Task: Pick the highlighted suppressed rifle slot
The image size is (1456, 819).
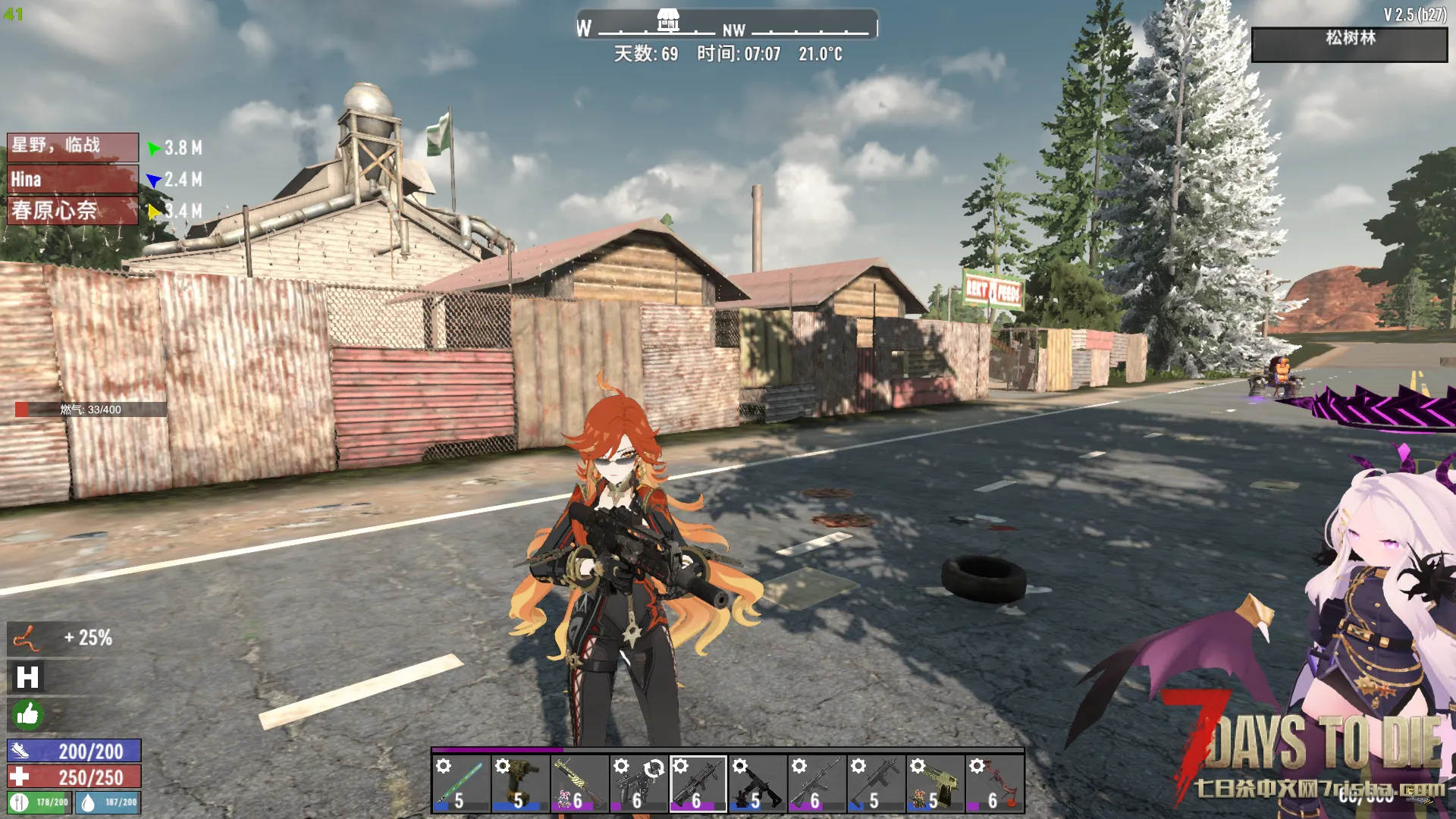Action: 698,784
